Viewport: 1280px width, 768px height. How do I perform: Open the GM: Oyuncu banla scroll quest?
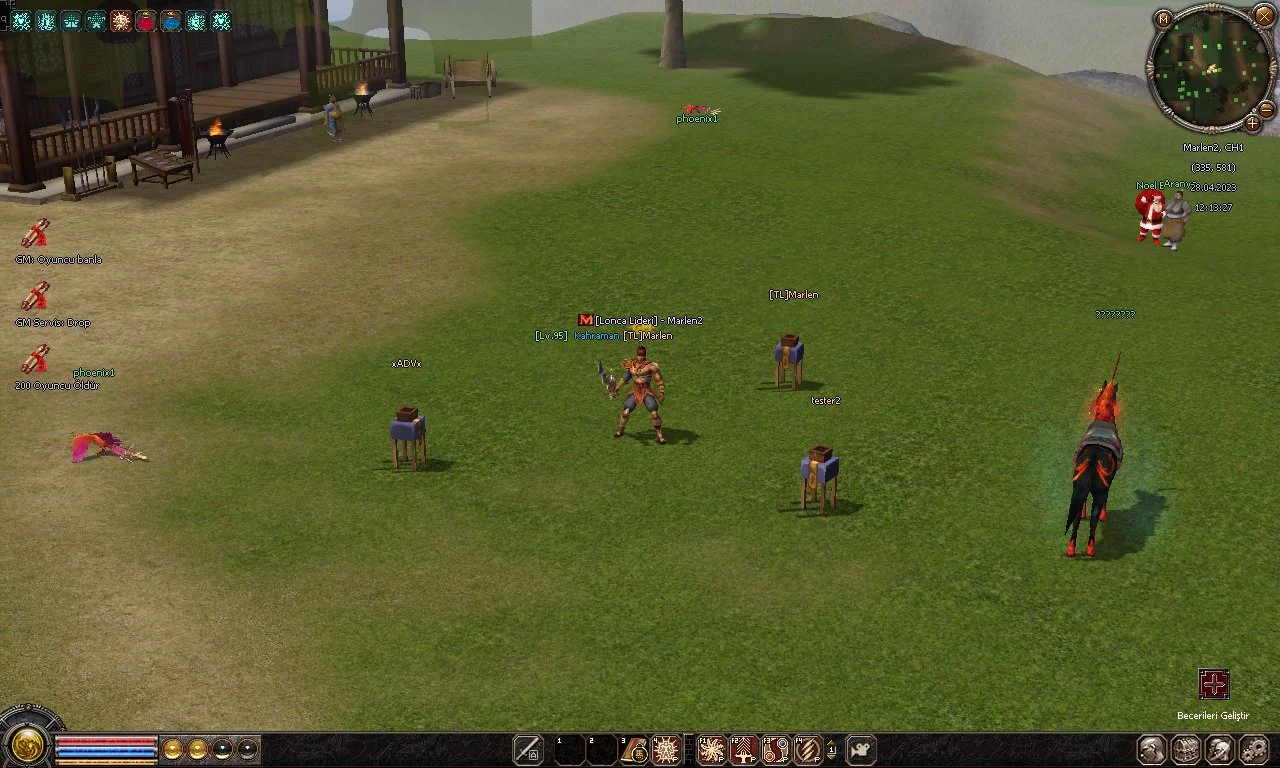[x=36, y=234]
